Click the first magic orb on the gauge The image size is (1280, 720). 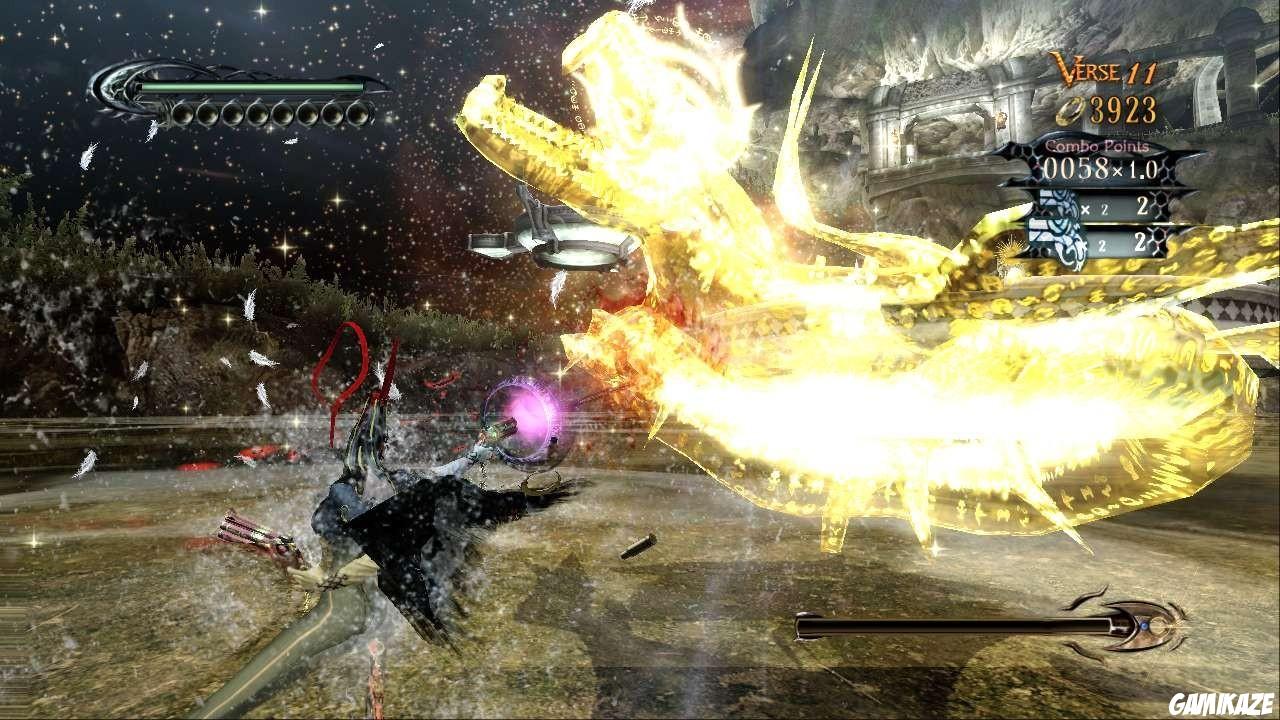182,113
